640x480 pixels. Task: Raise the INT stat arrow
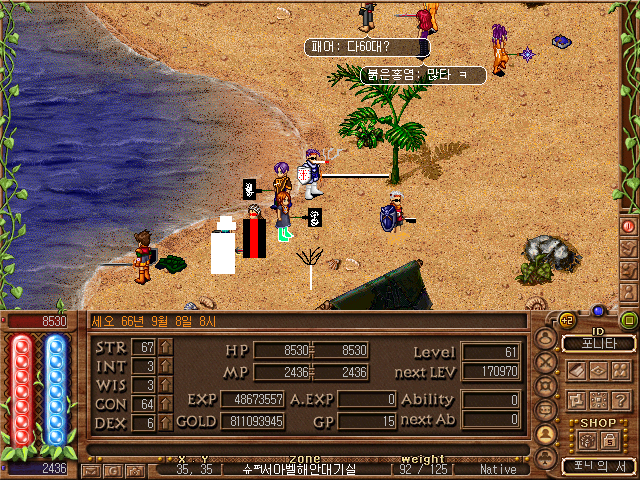(165, 366)
